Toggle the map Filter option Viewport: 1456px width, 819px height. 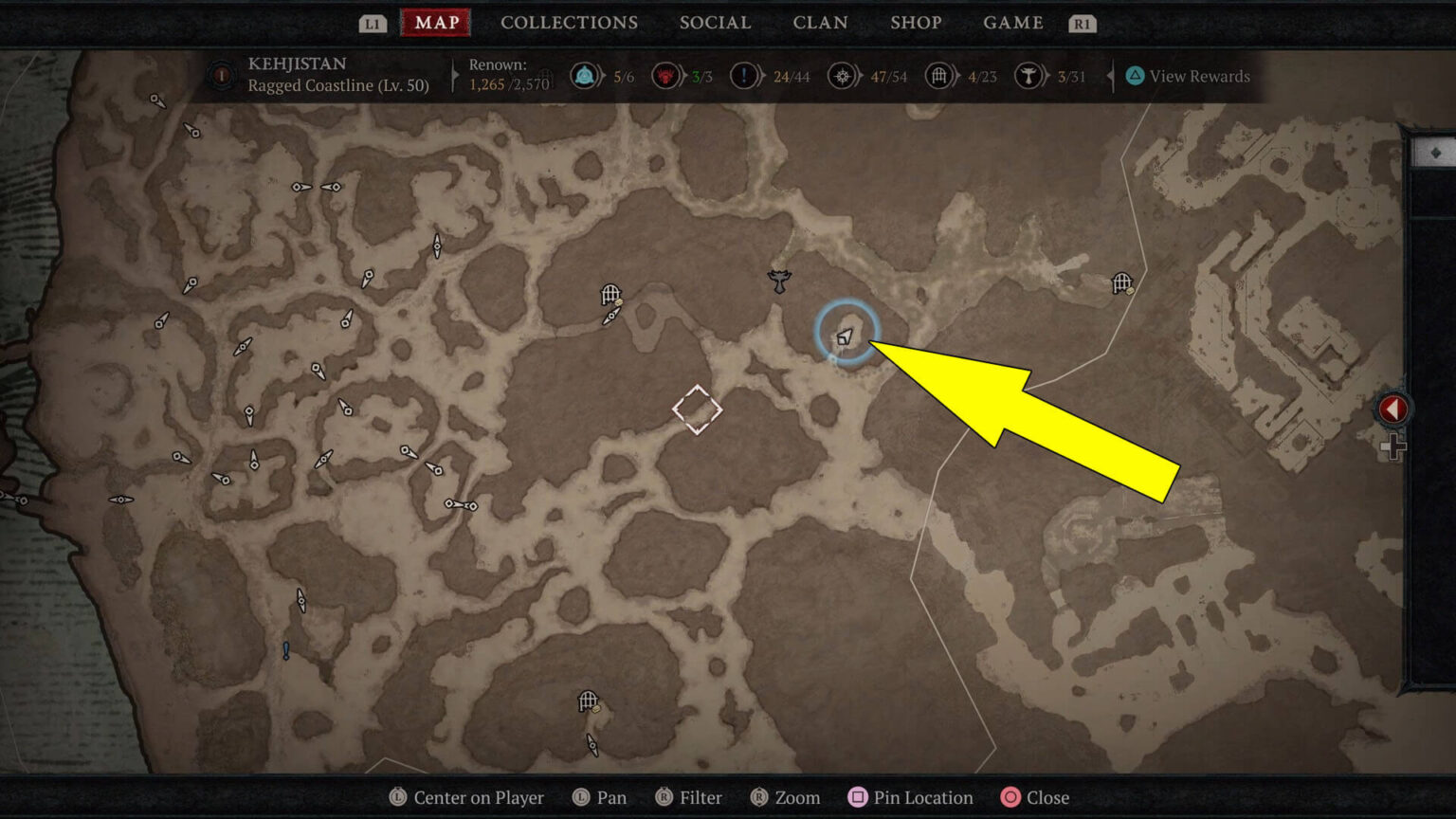(689, 797)
